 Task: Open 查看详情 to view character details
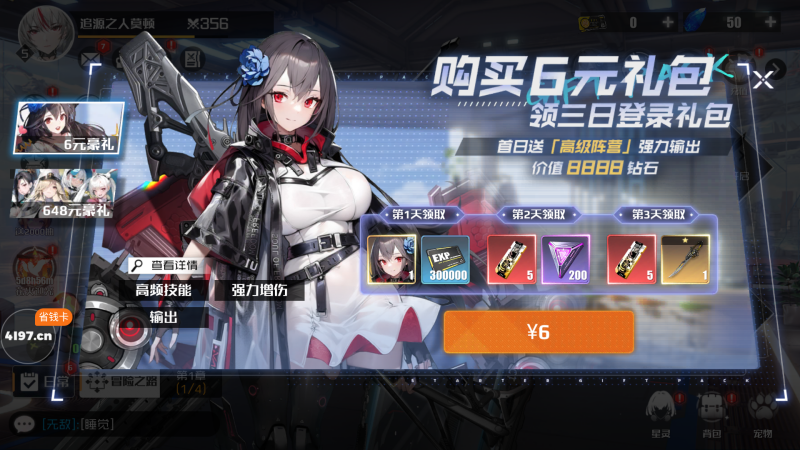point(165,266)
